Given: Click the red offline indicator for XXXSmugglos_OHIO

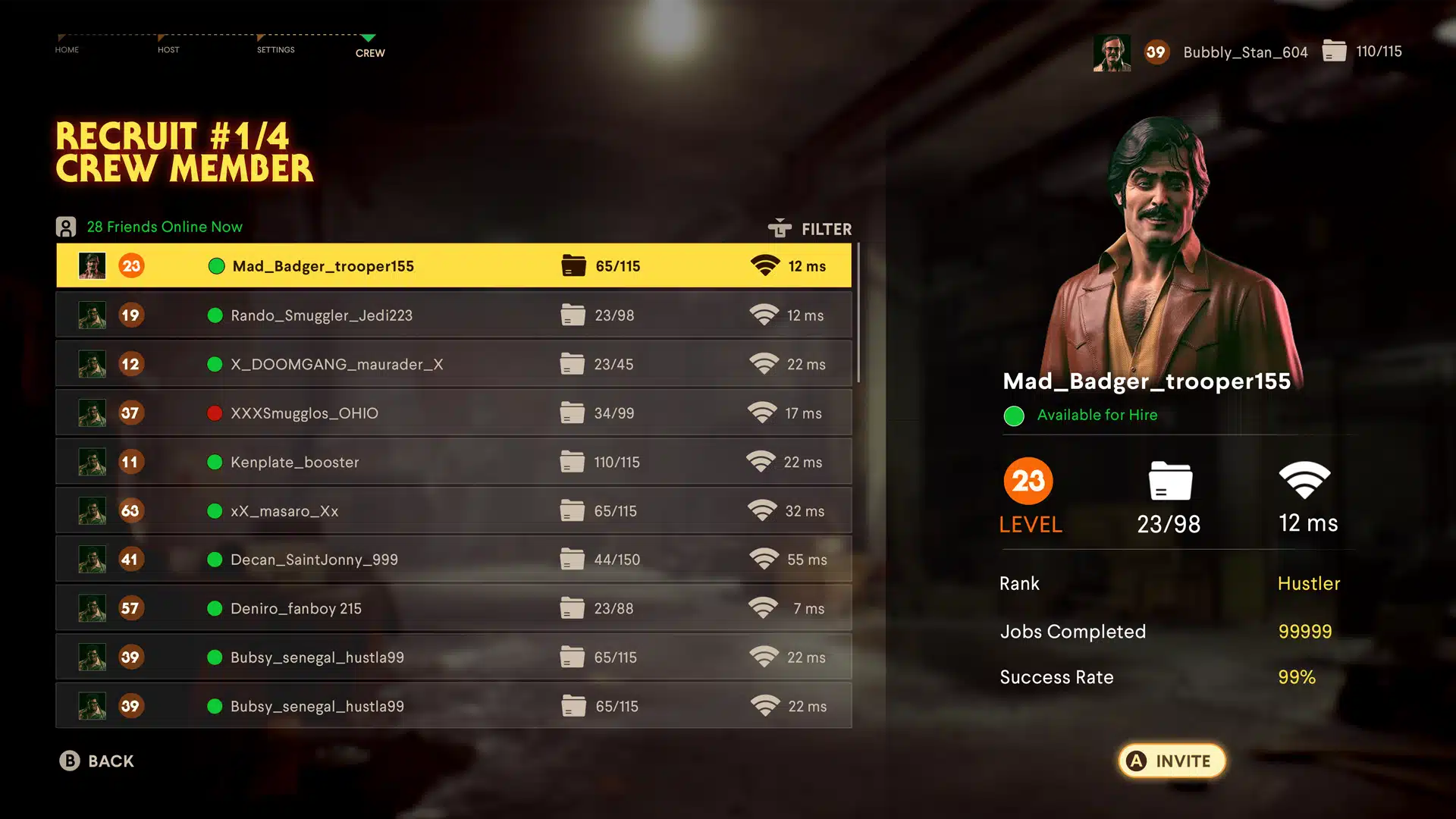Looking at the screenshot, I should [x=215, y=413].
